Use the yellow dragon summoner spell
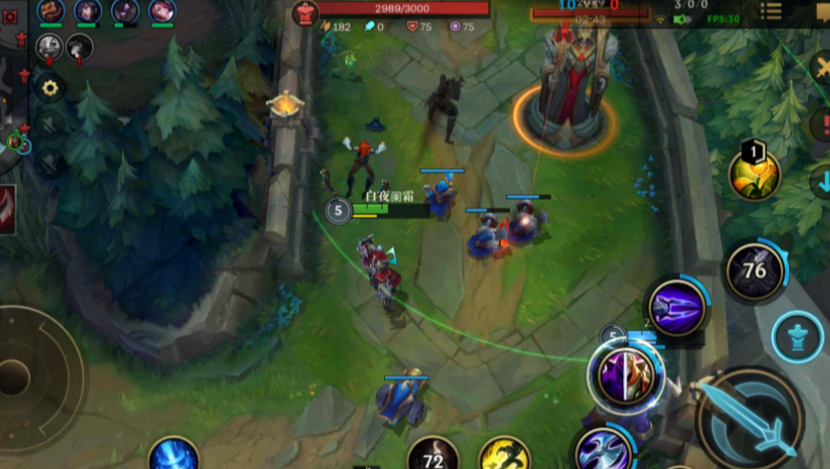Screen dimensions: 830x469 click(505, 455)
